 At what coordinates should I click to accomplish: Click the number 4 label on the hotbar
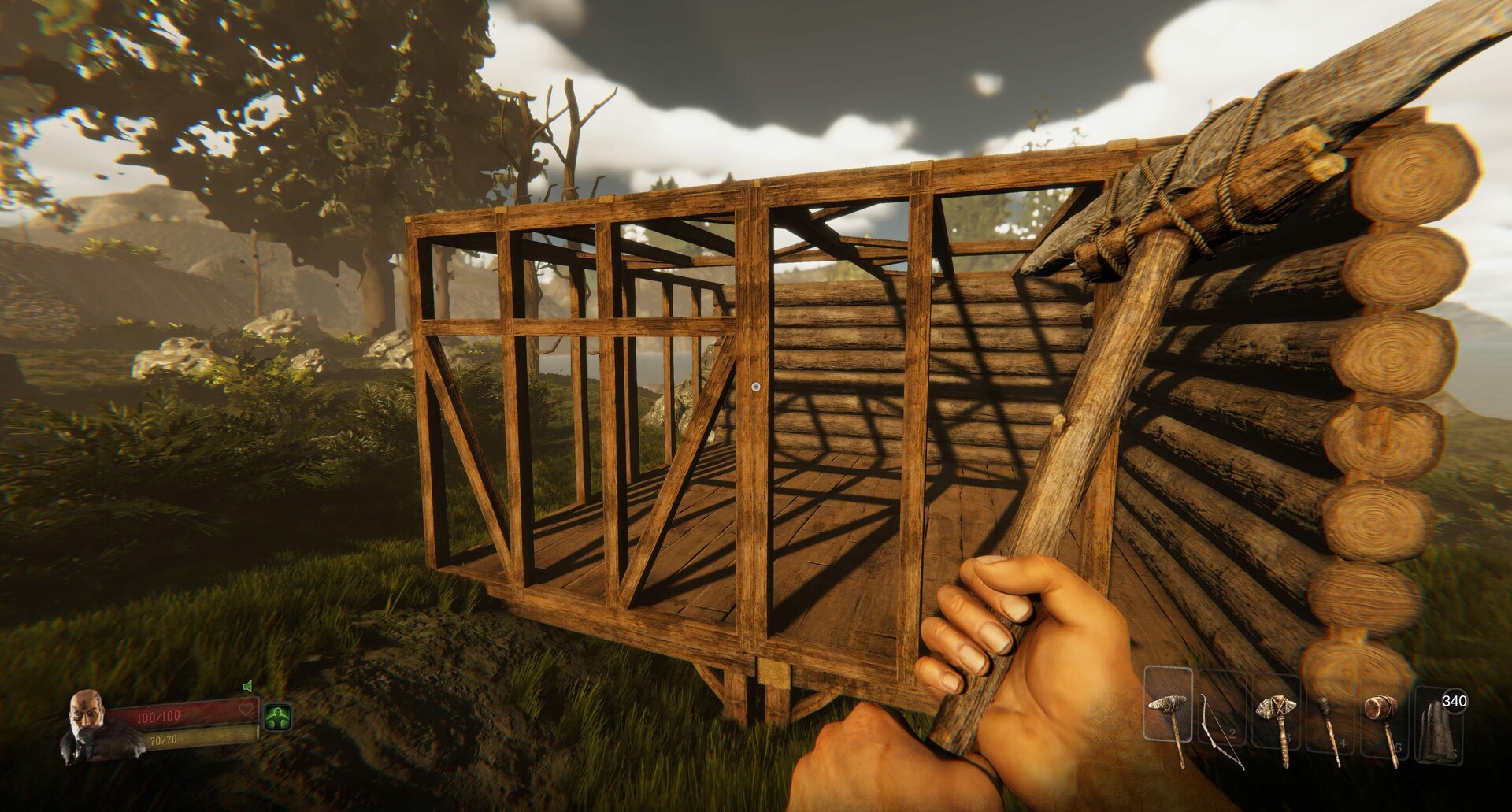1343,743
